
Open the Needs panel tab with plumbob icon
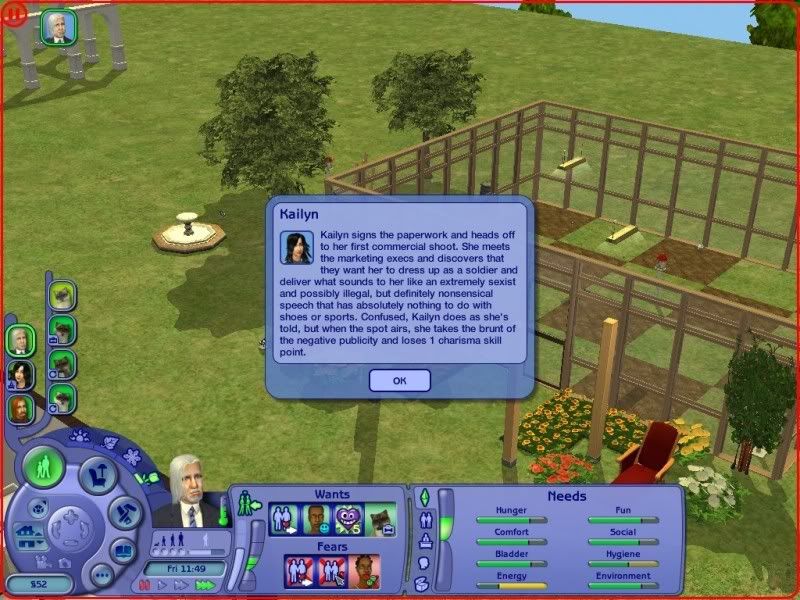point(423,497)
